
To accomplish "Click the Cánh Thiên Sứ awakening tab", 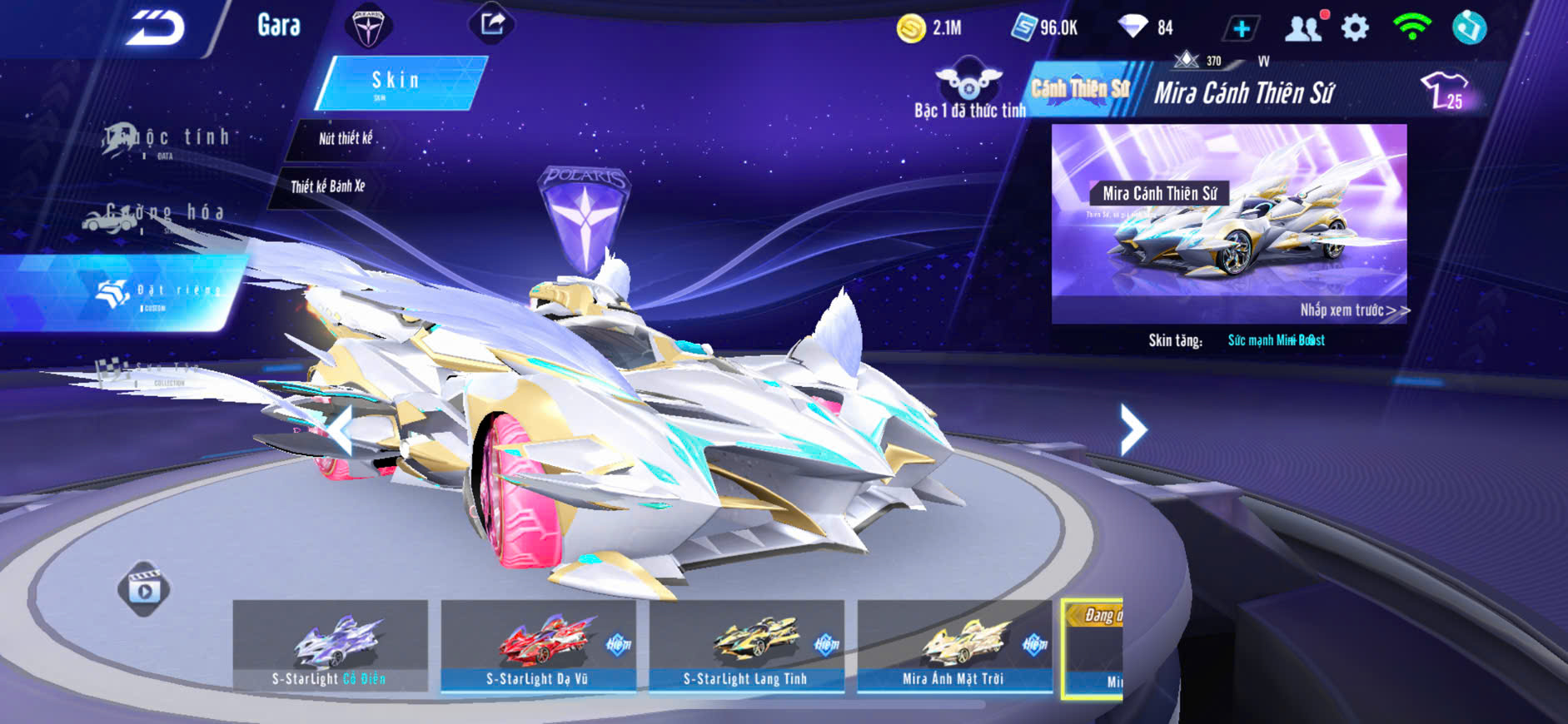I will [x=1080, y=89].
